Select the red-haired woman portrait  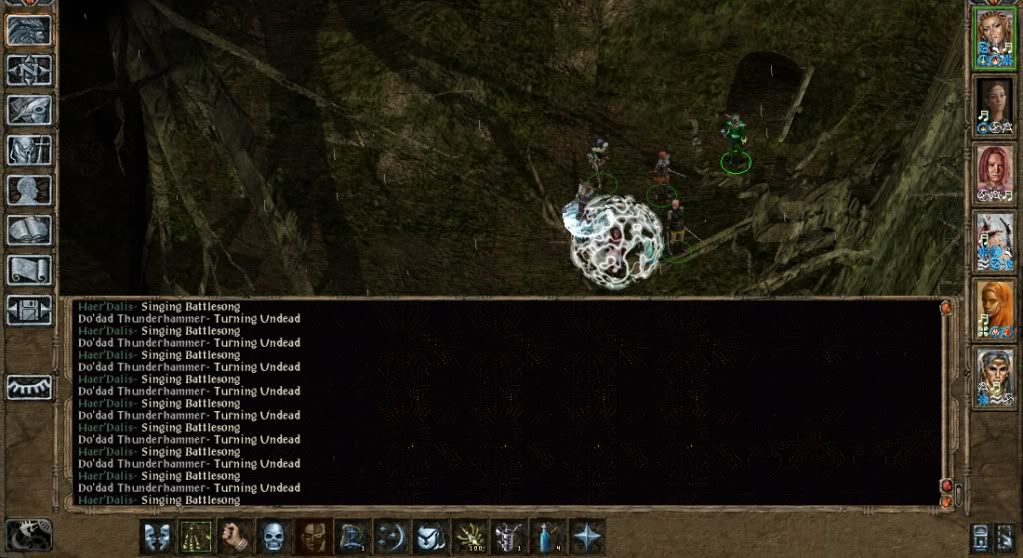click(x=994, y=175)
